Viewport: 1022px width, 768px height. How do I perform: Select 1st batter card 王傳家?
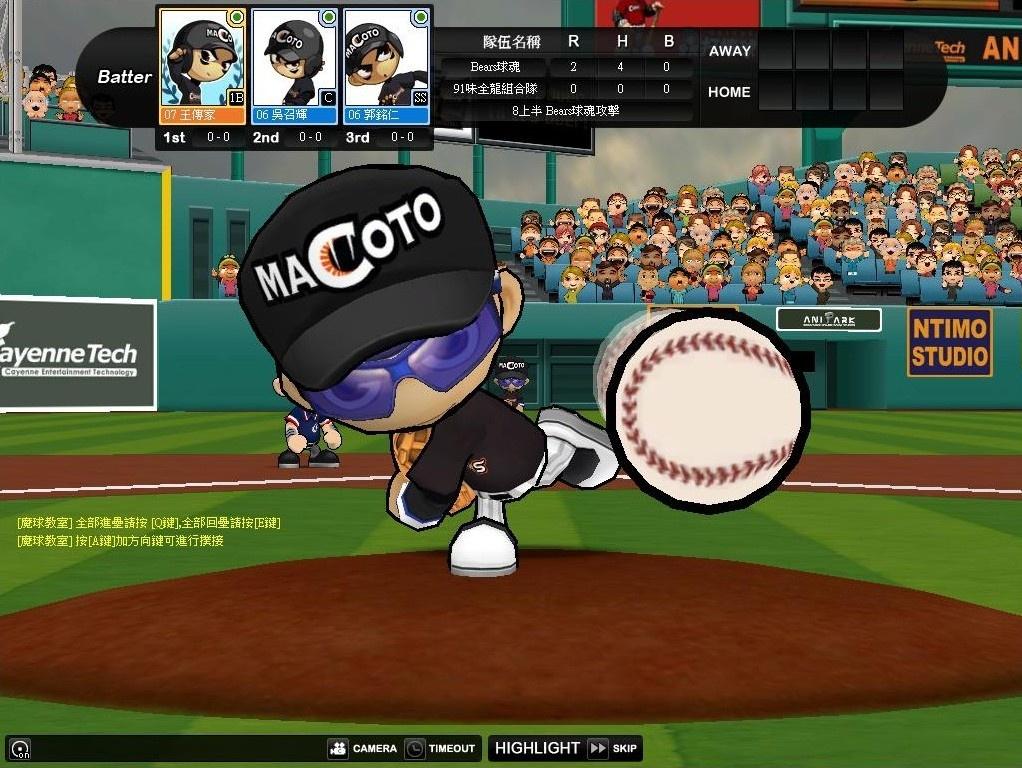tap(202, 66)
